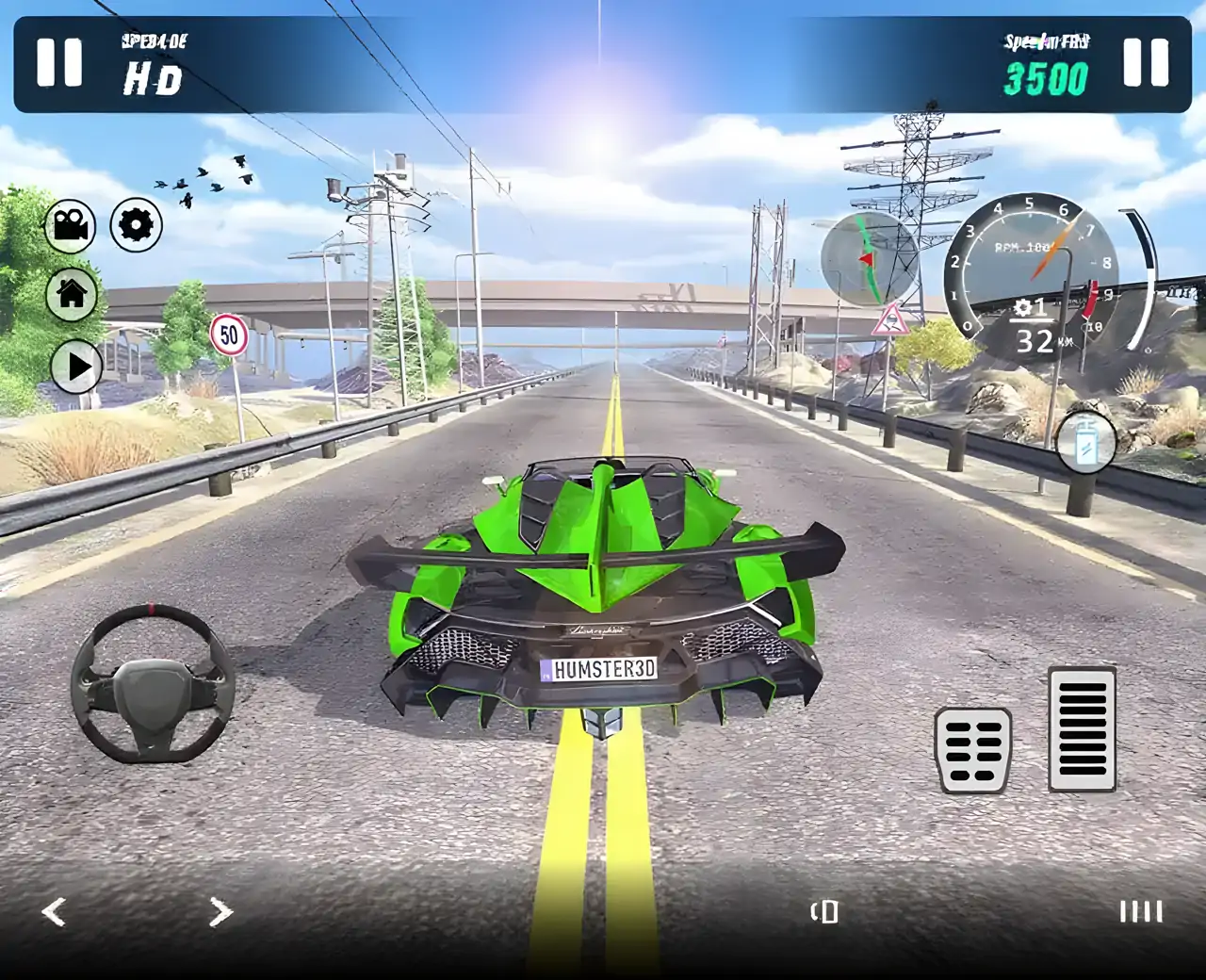Tap the pause button beside the HD label
This screenshot has height=980, width=1206.
pos(59,63)
